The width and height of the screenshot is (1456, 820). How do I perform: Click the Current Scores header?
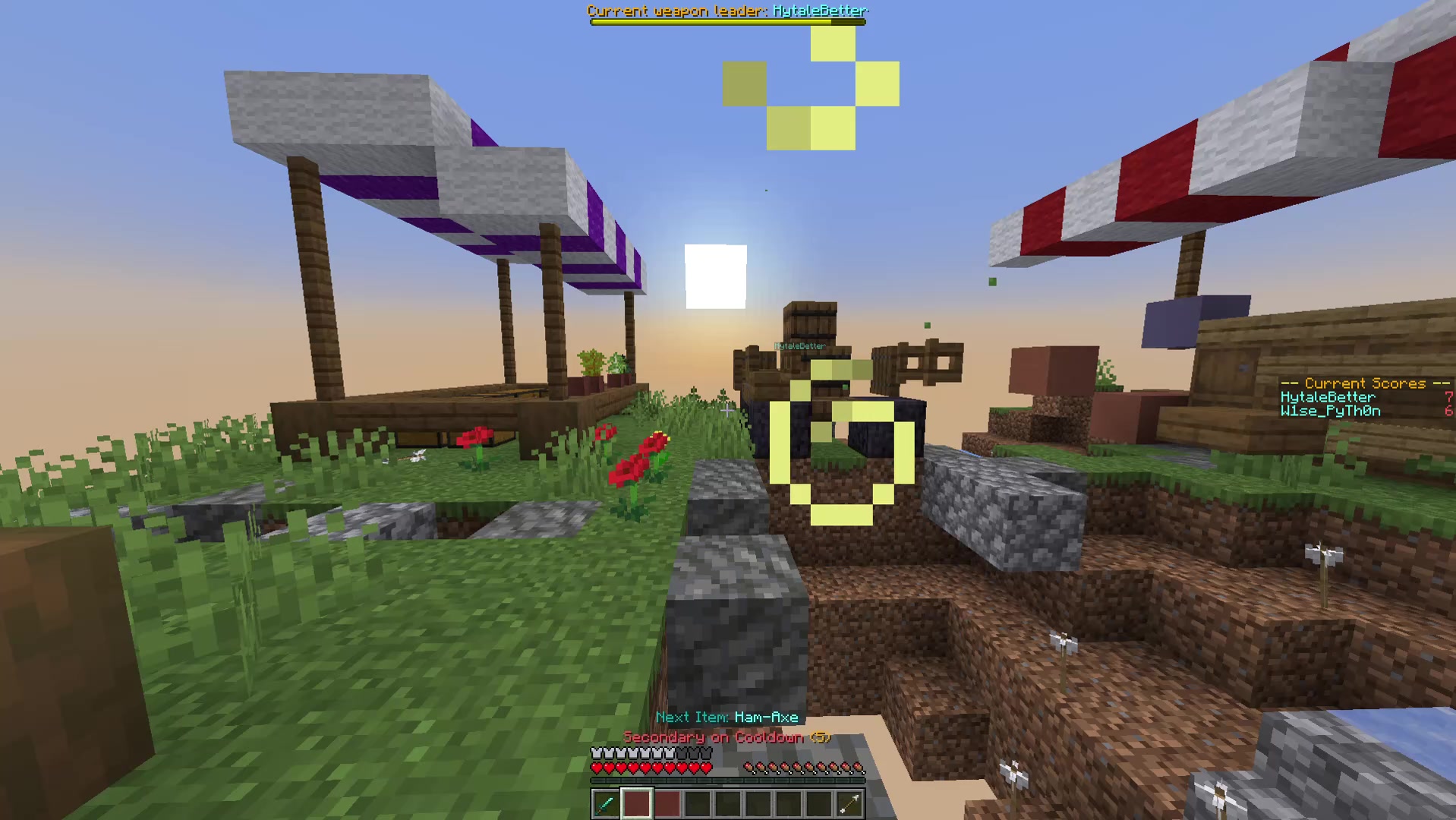pos(1367,383)
